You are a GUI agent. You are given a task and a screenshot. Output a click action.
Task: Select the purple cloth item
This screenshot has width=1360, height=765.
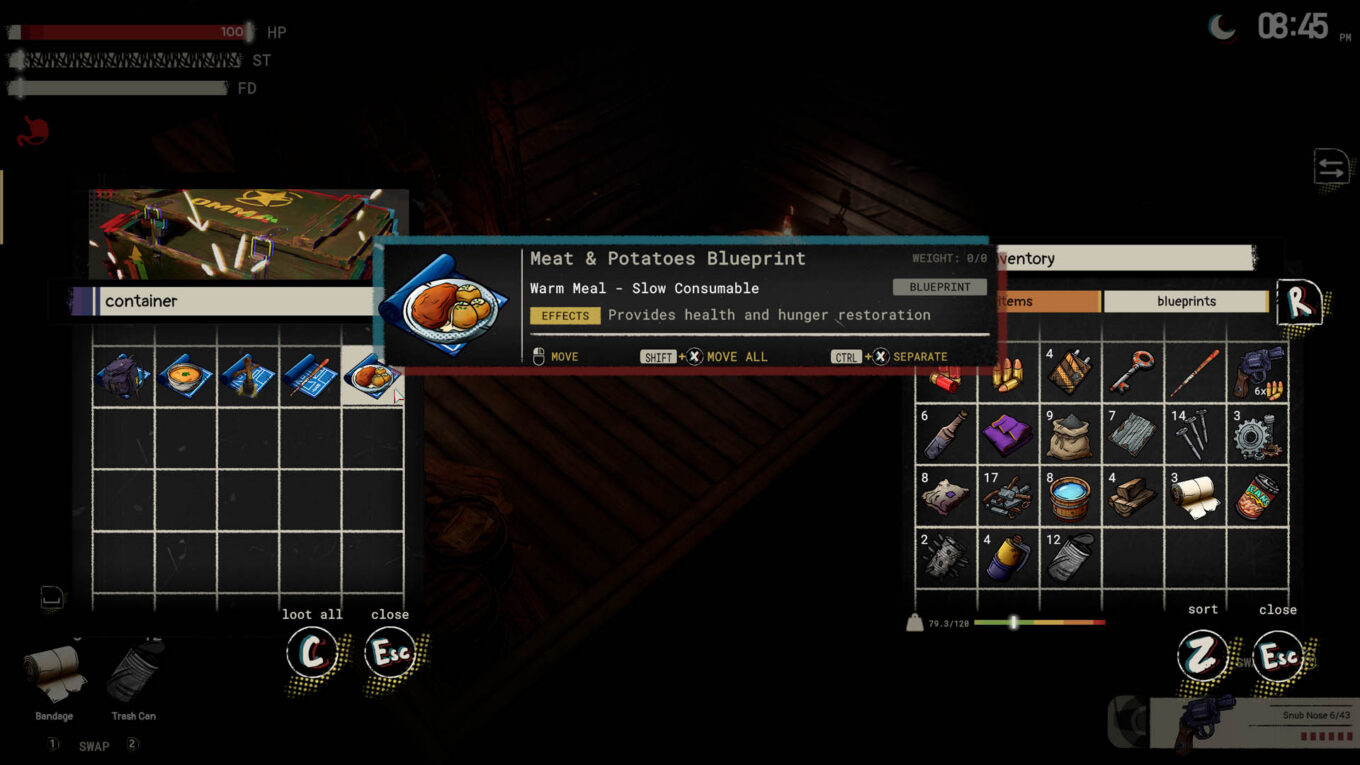coord(1007,435)
